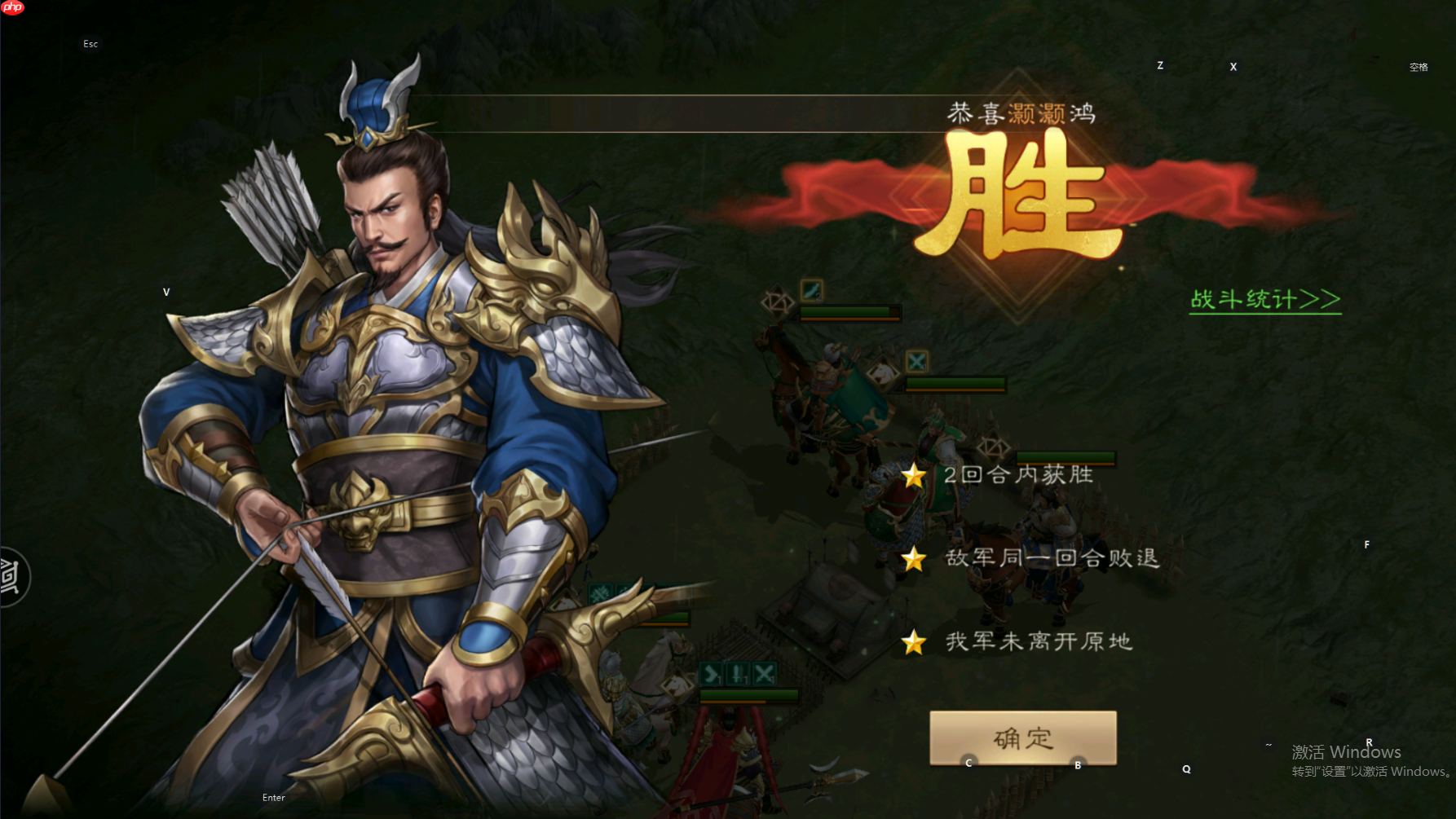
Task: Click the crossed swords icon above the cavalry unit
Action: click(916, 361)
